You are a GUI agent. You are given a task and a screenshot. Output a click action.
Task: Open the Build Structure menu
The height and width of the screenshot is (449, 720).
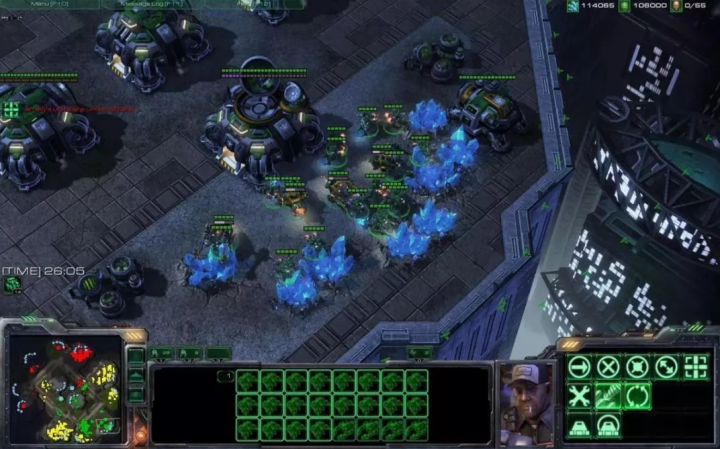579,426
